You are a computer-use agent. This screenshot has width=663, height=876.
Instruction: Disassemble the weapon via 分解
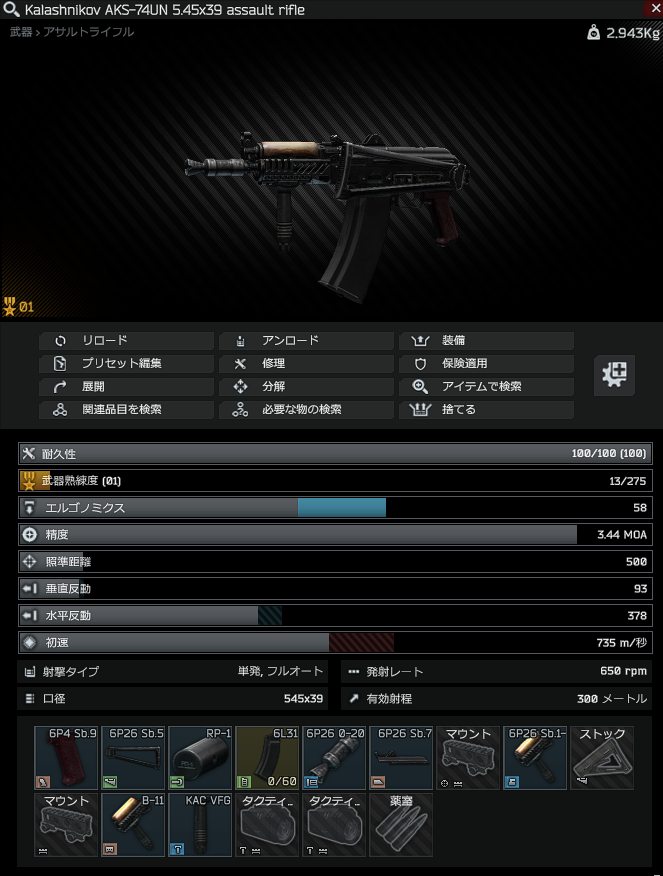[x=307, y=387]
